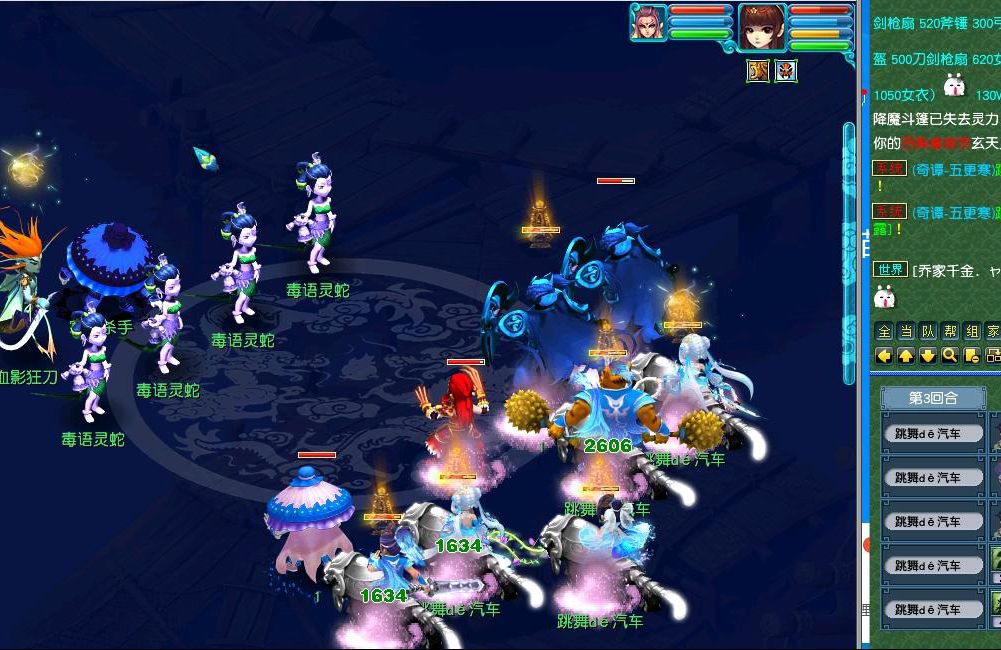
Task: Click the 世界 world channel tag
Action: coord(889,269)
